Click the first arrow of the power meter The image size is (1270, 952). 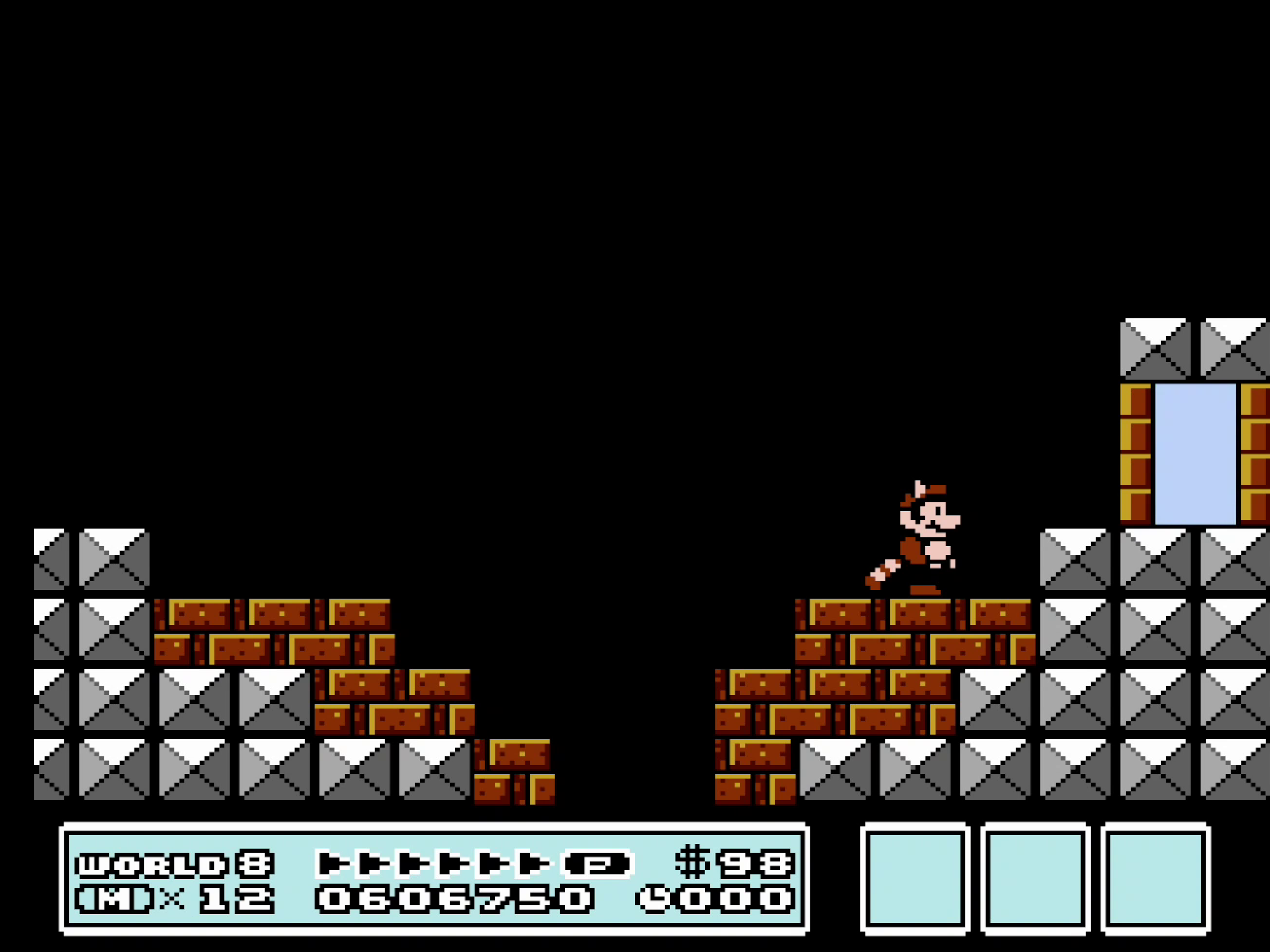333,861
